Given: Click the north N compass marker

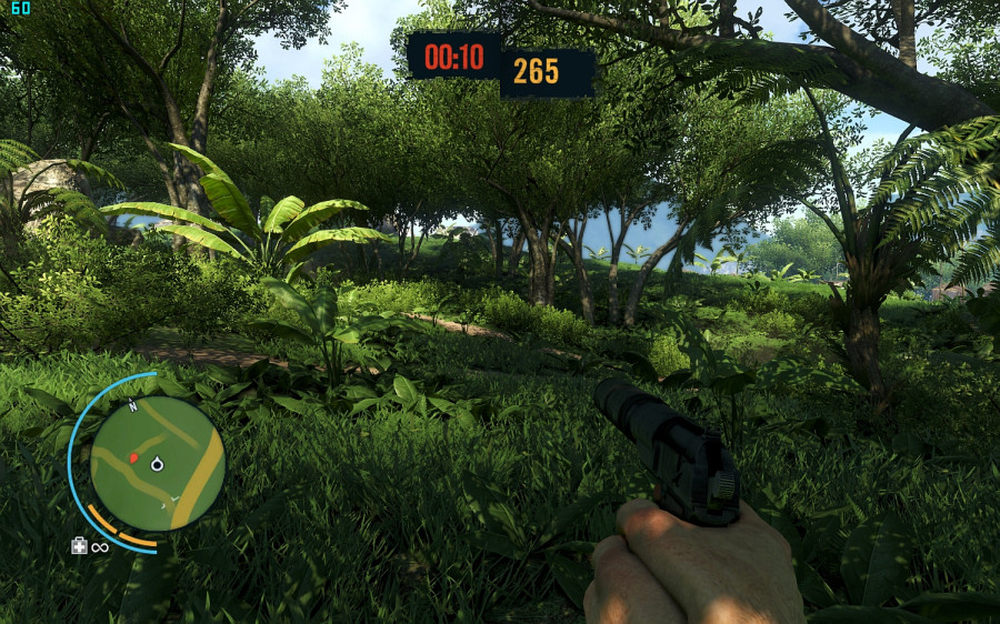Looking at the screenshot, I should pos(133,406).
